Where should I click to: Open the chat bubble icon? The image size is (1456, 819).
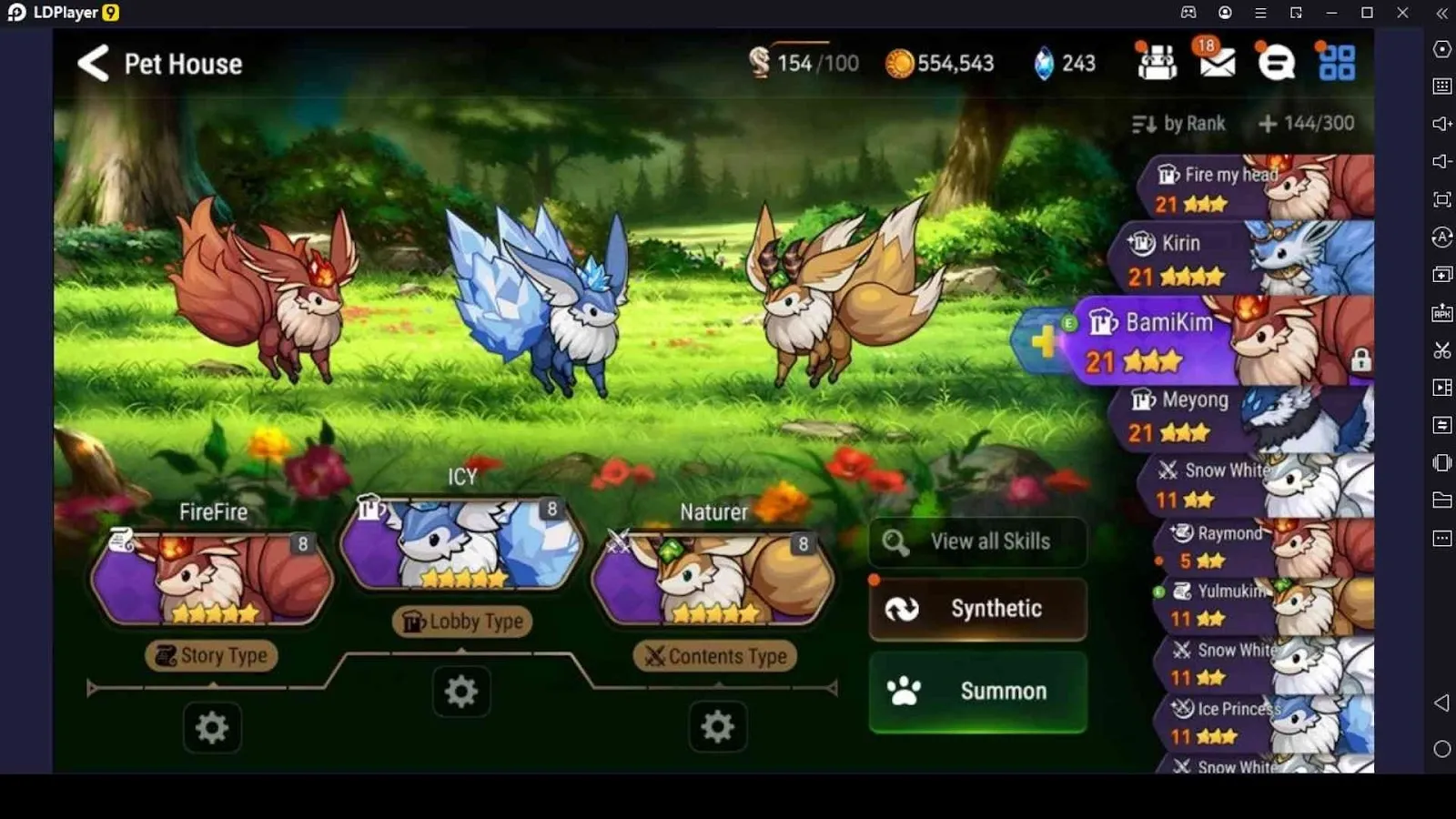click(x=1276, y=62)
